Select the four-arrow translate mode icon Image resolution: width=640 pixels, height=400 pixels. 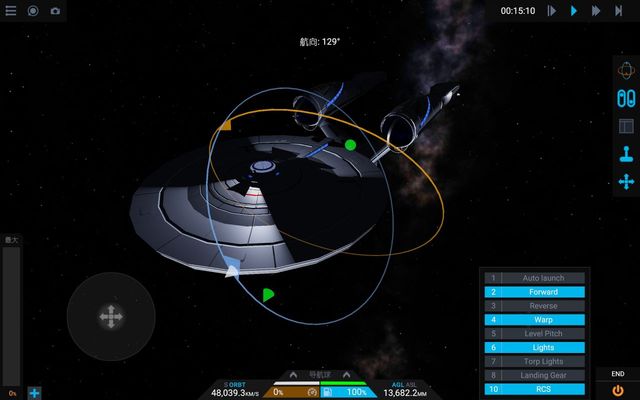(x=626, y=181)
